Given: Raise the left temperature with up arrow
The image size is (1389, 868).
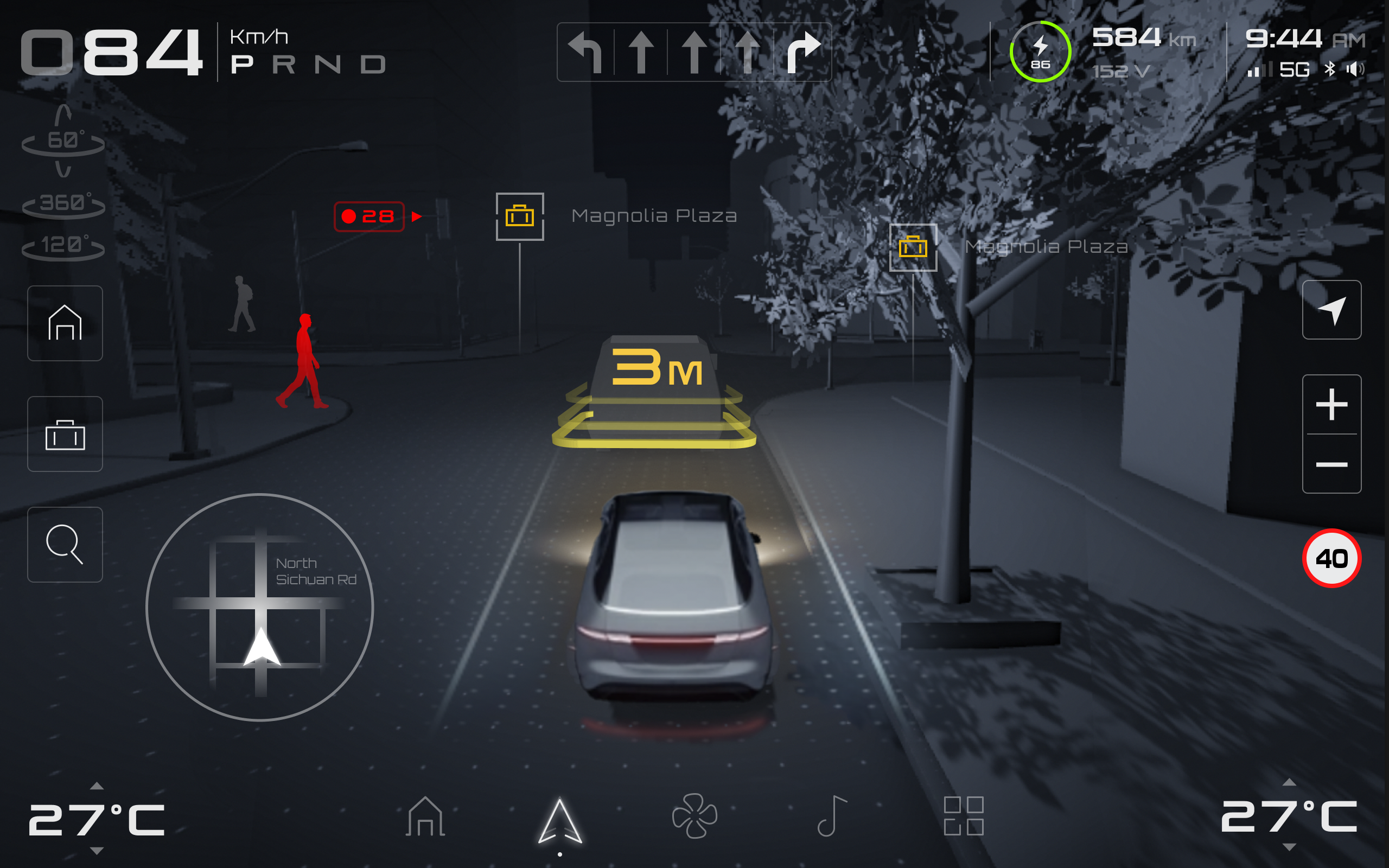Looking at the screenshot, I should pyautogui.click(x=97, y=786).
